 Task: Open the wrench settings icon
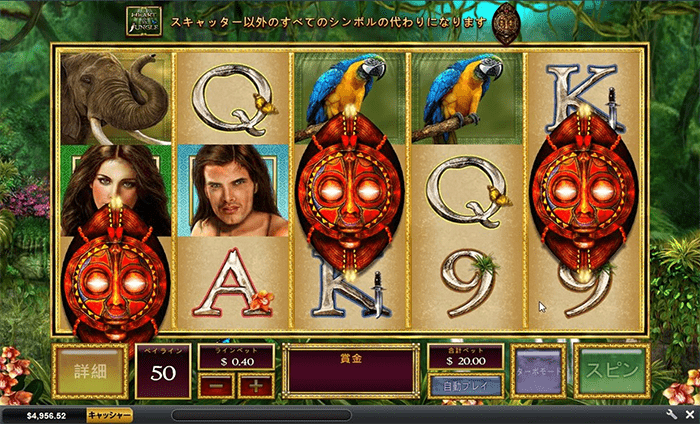pyautogui.click(x=672, y=414)
